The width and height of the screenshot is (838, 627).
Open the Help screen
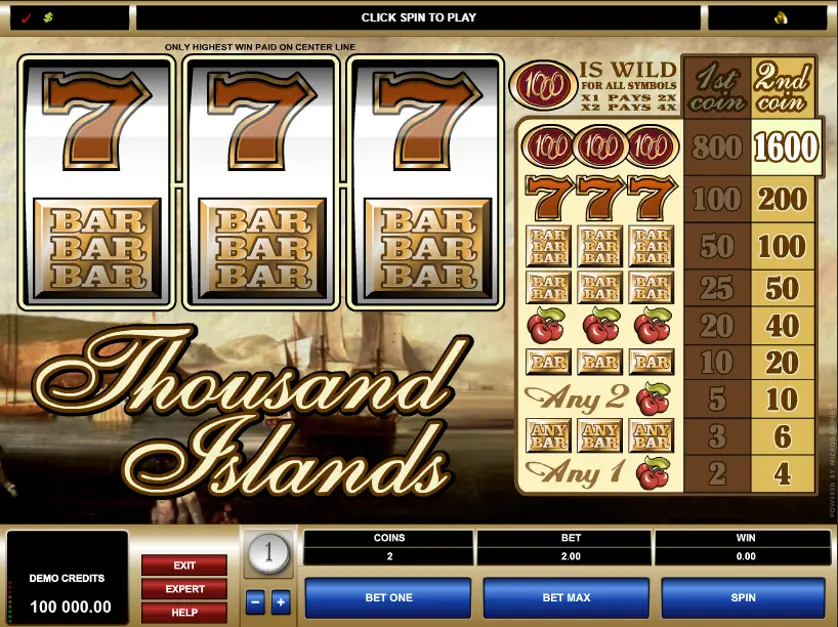click(184, 612)
